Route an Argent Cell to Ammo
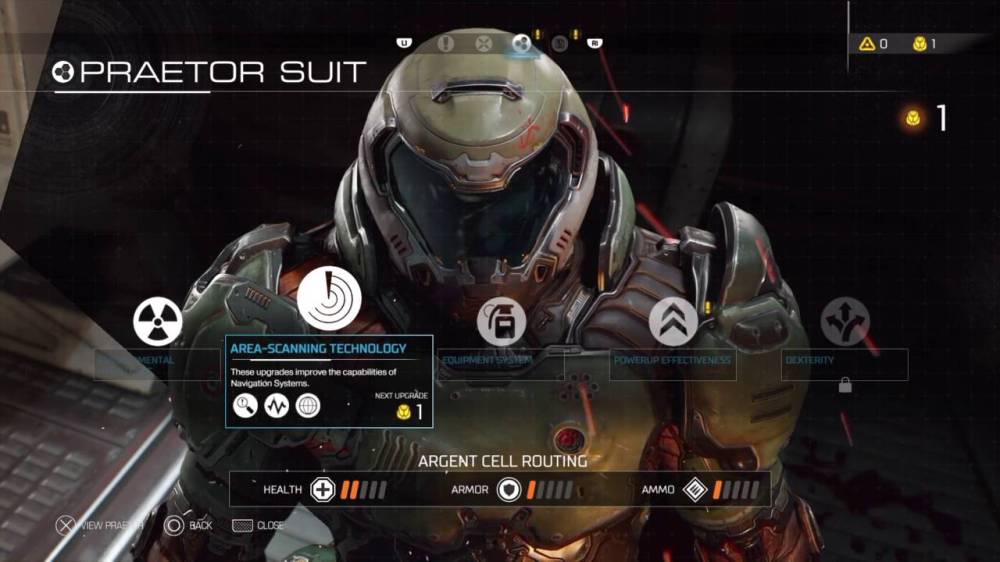1000x562 pixels. click(695, 490)
